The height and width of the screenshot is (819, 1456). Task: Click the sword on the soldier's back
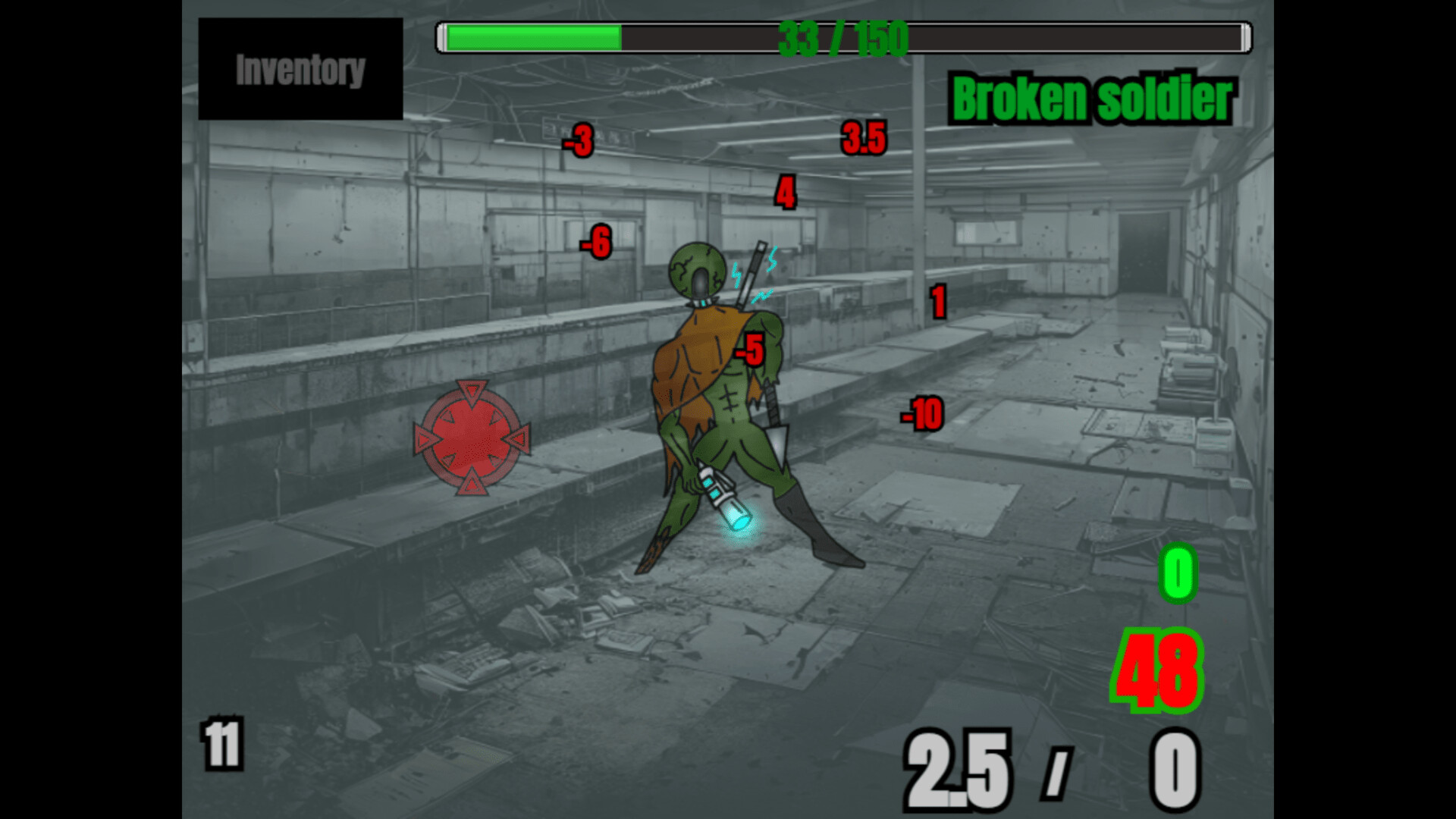(755, 267)
